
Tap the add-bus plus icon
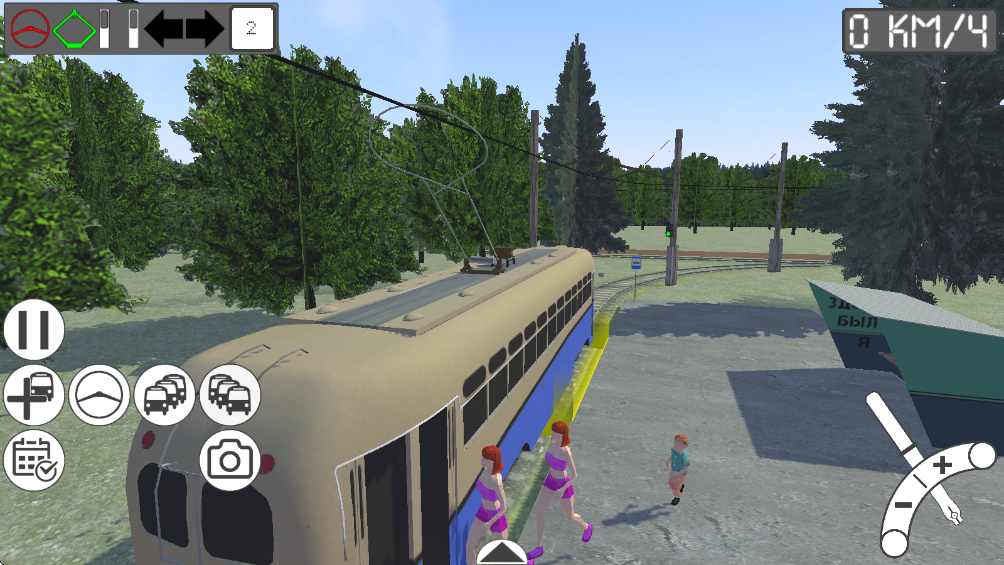click(x=34, y=395)
